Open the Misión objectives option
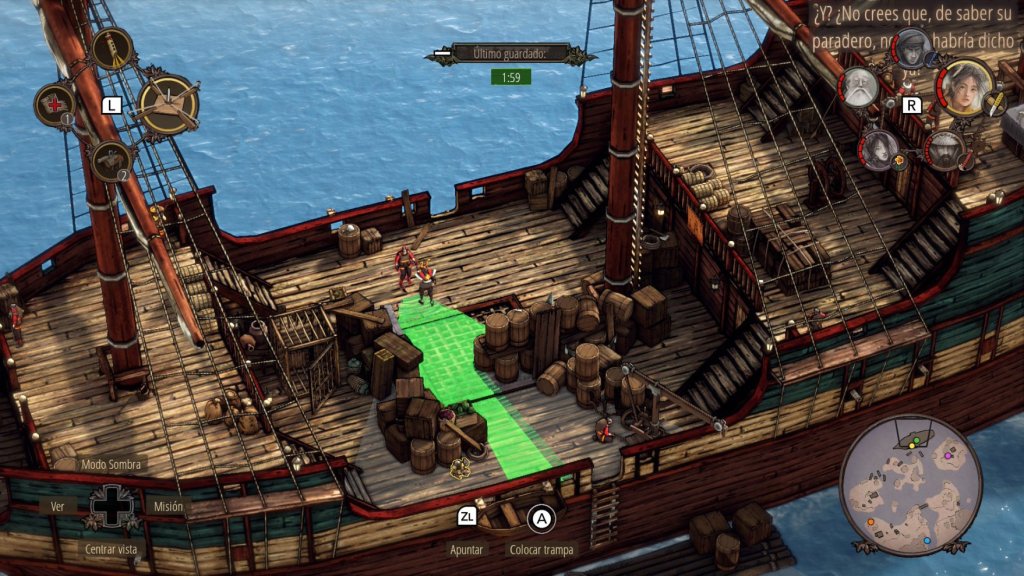1024x576 pixels. 168,506
